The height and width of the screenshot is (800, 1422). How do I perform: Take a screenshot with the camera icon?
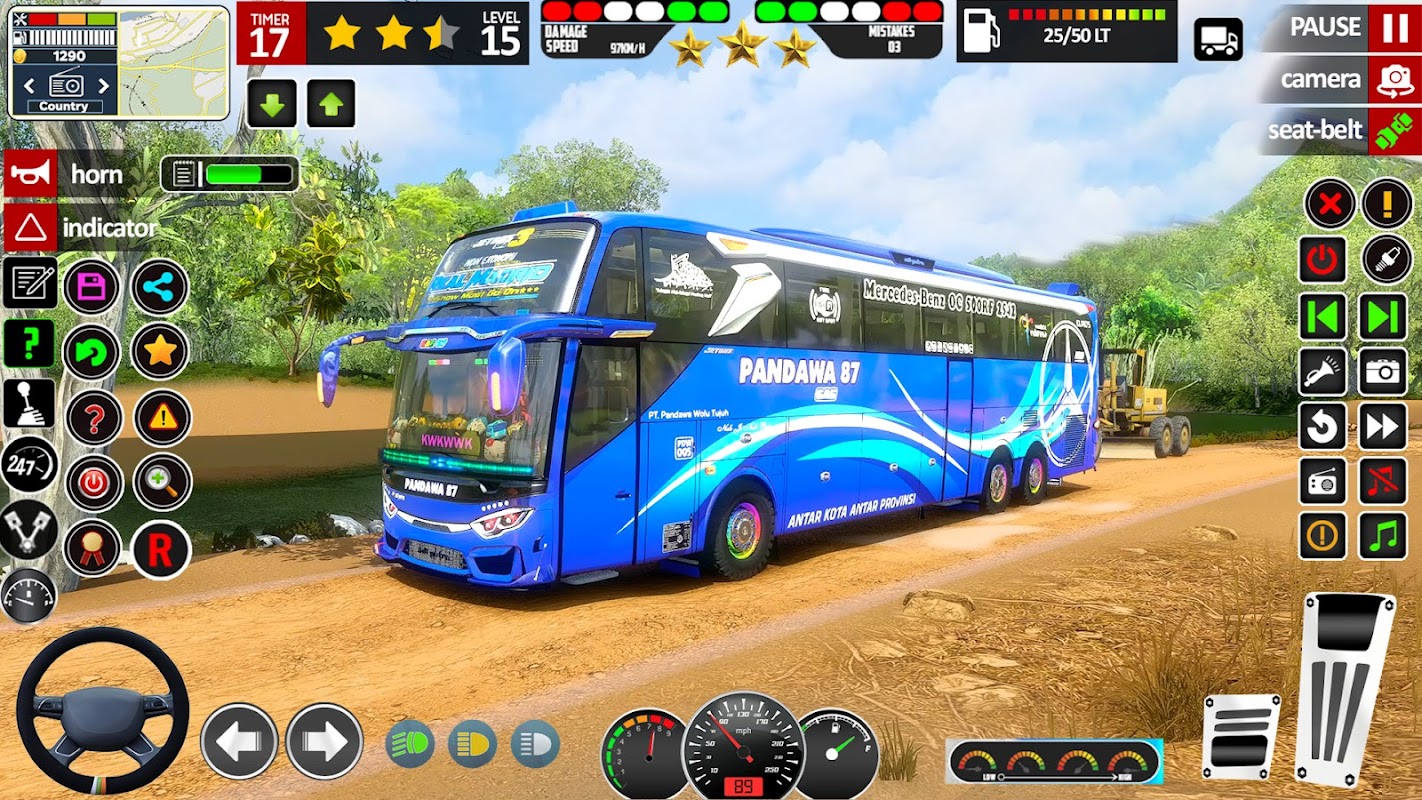coord(1383,372)
